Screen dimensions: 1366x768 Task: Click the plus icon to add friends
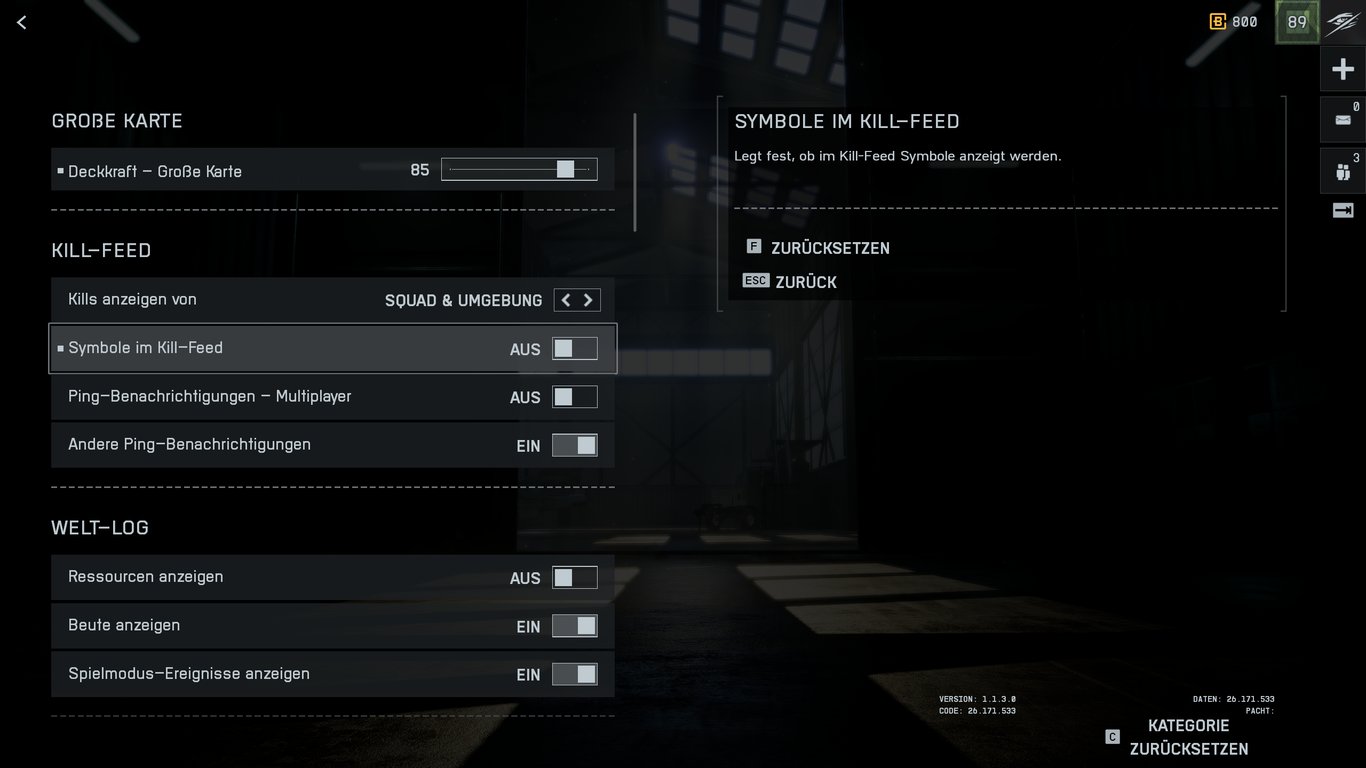pyautogui.click(x=1343, y=68)
